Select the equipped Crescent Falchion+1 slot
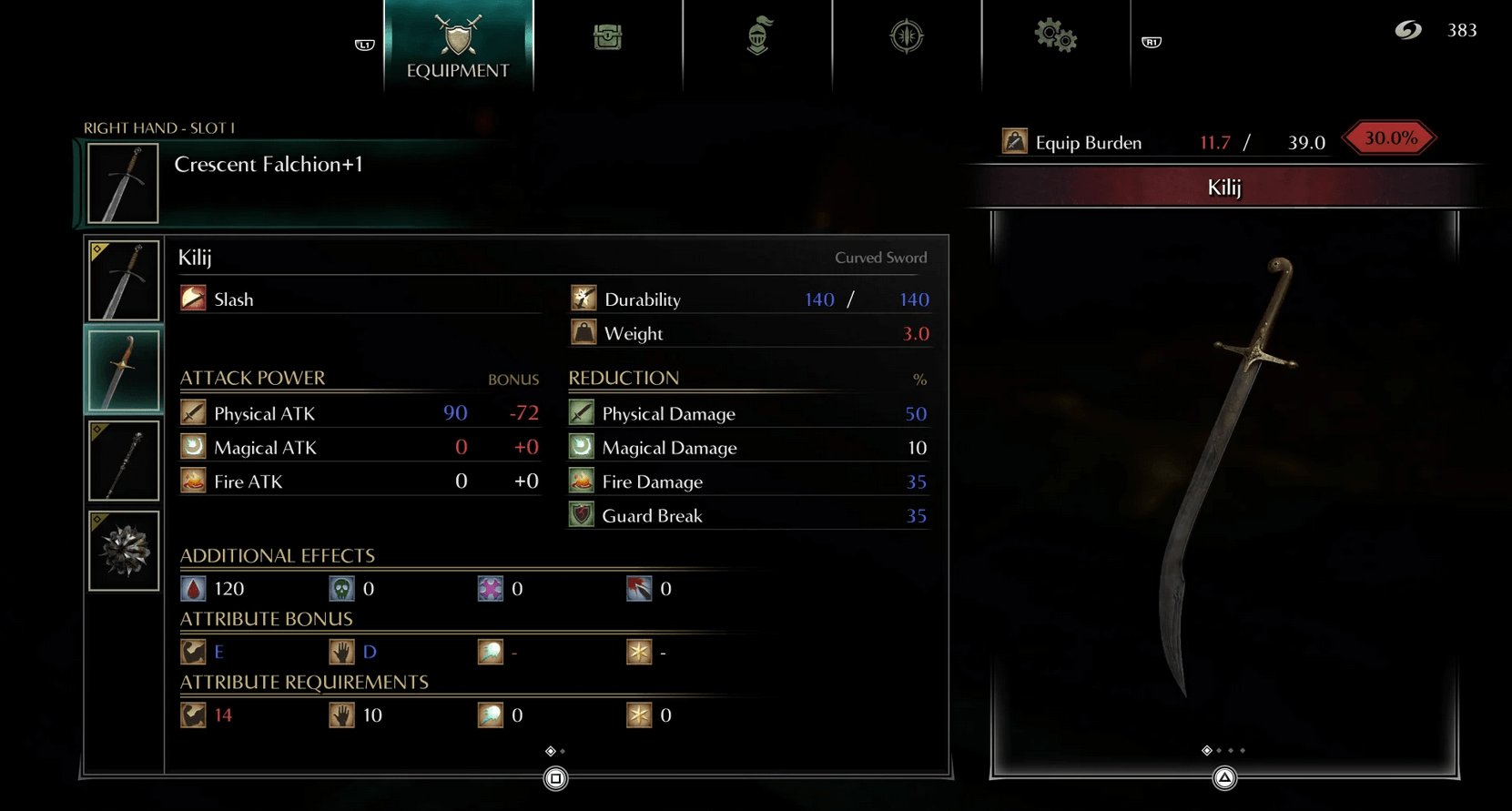 pyautogui.click(x=124, y=183)
